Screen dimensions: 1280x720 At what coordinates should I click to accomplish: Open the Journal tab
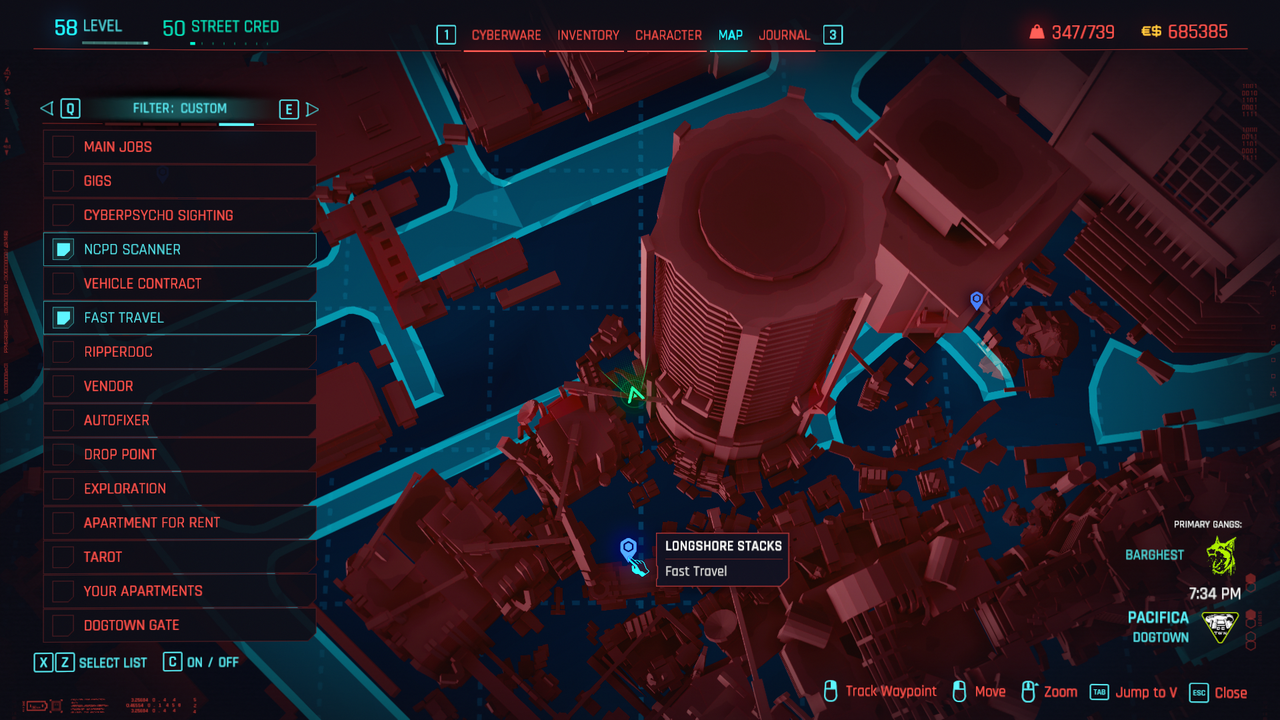tap(784, 35)
